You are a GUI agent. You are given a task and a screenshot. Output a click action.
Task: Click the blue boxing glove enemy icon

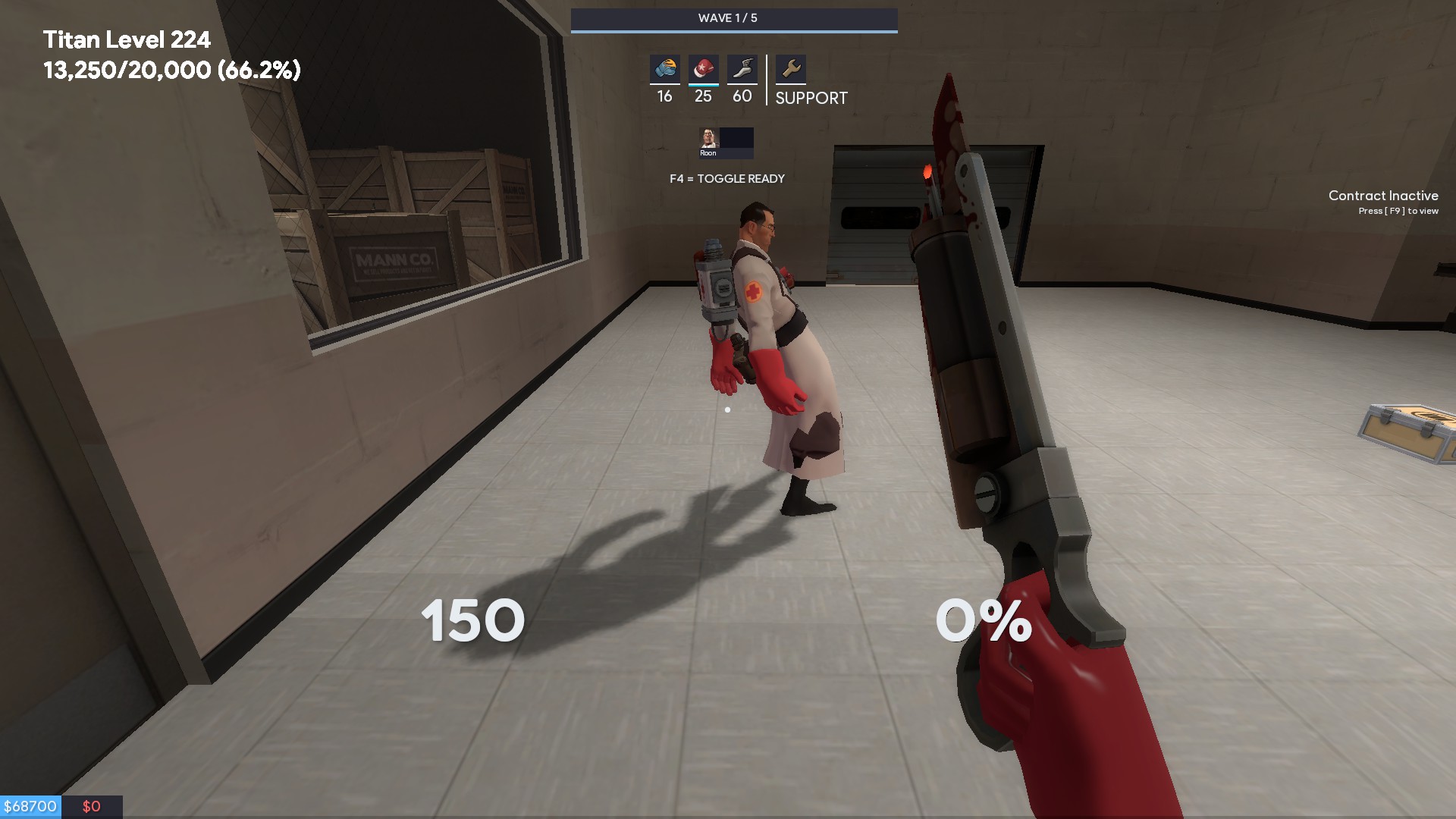(x=664, y=69)
